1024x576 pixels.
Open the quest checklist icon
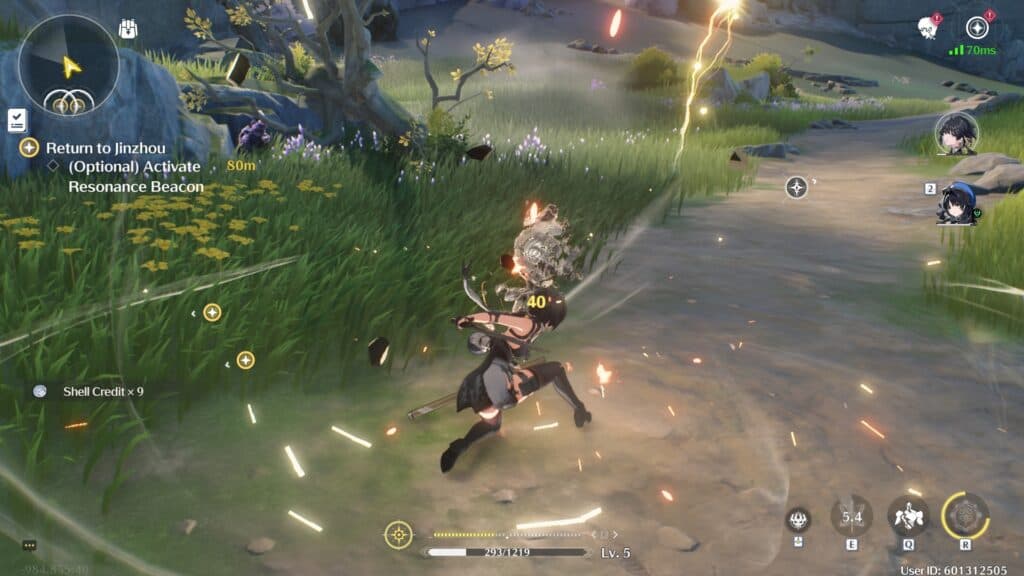(x=17, y=120)
